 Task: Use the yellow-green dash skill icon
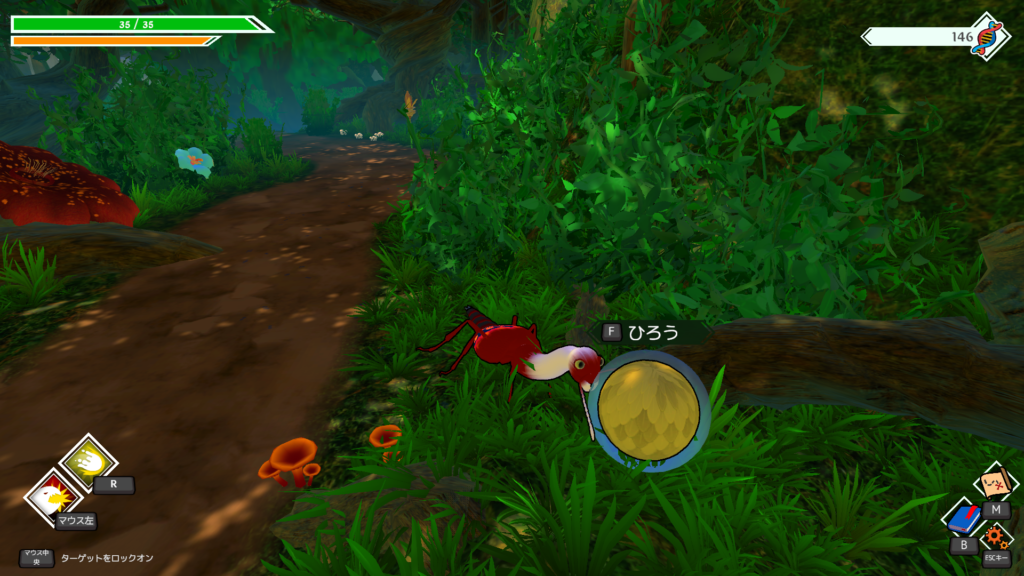pyautogui.click(x=87, y=460)
